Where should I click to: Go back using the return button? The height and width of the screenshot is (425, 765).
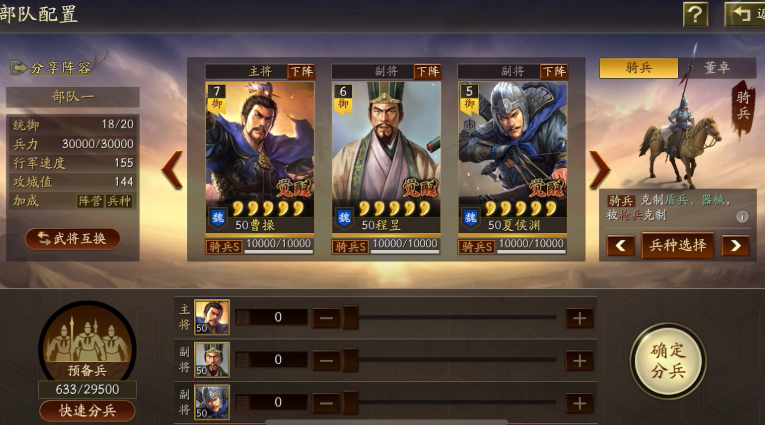[x=743, y=14]
